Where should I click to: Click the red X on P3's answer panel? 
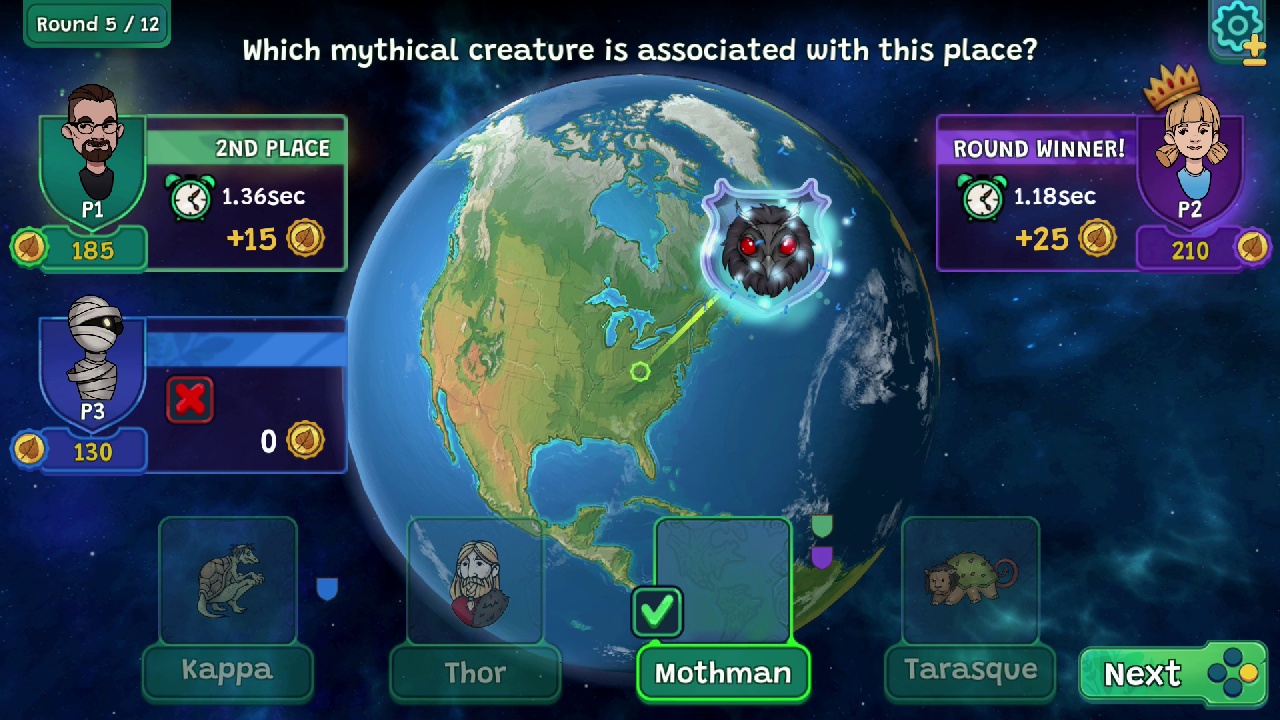(x=190, y=399)
